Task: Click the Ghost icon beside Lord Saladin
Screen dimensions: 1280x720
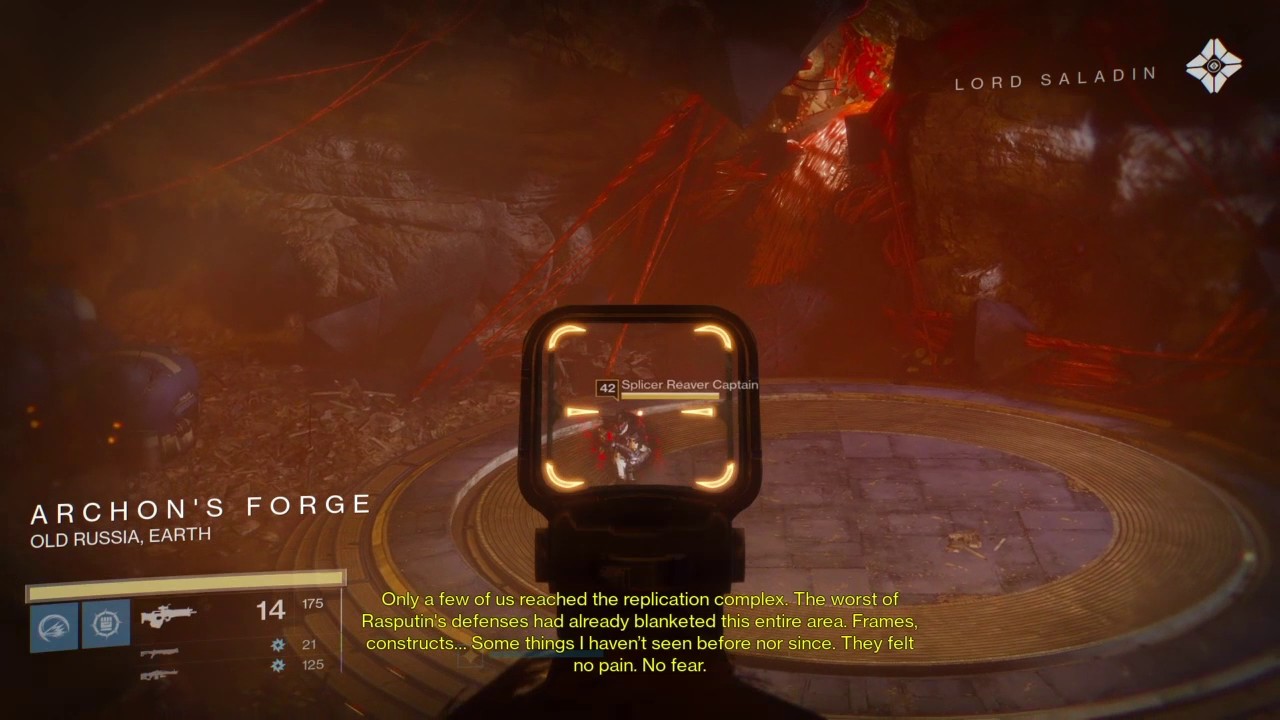Action: [1213, 66]
